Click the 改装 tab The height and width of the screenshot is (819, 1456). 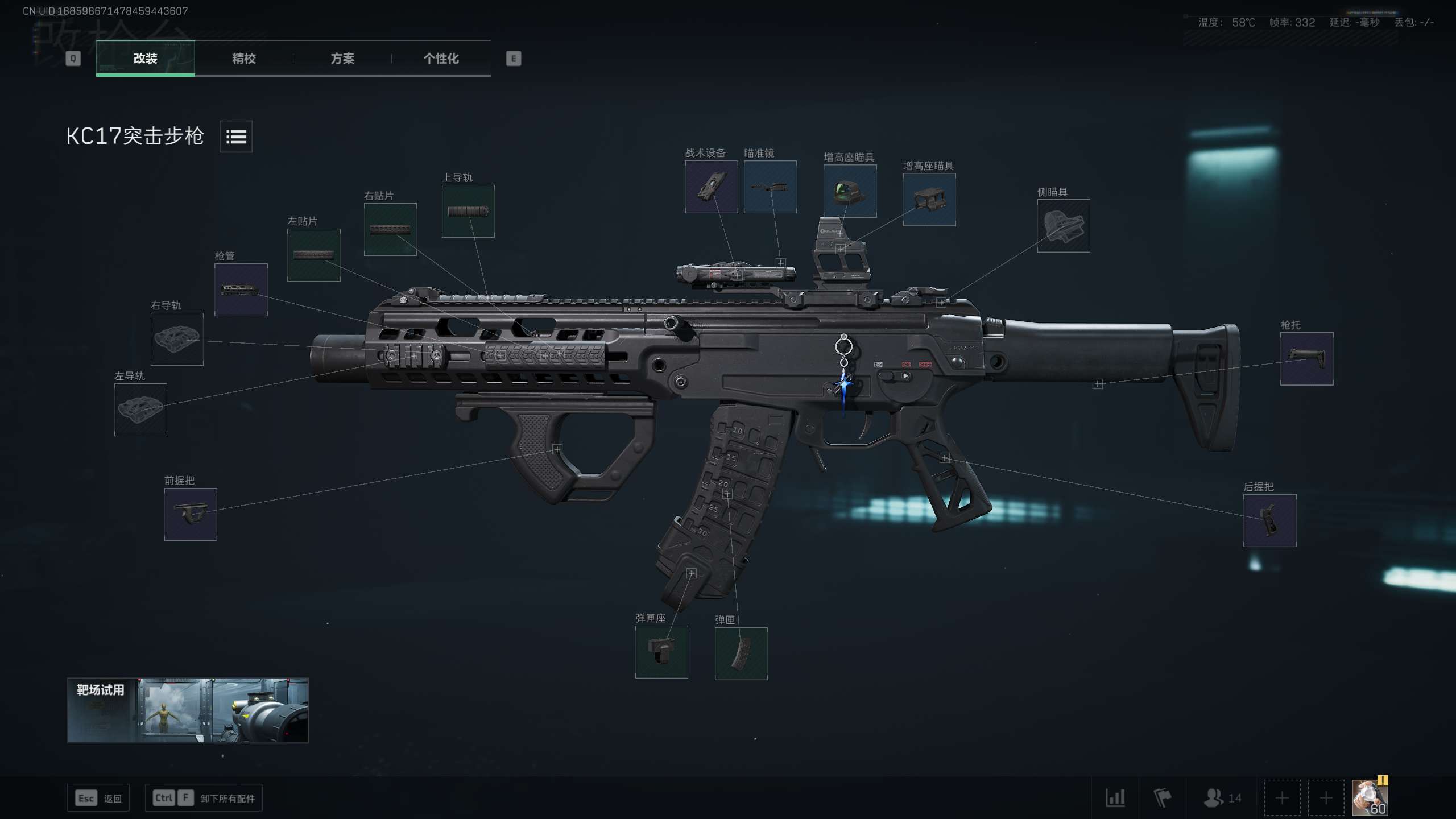(x=145, y=59)
